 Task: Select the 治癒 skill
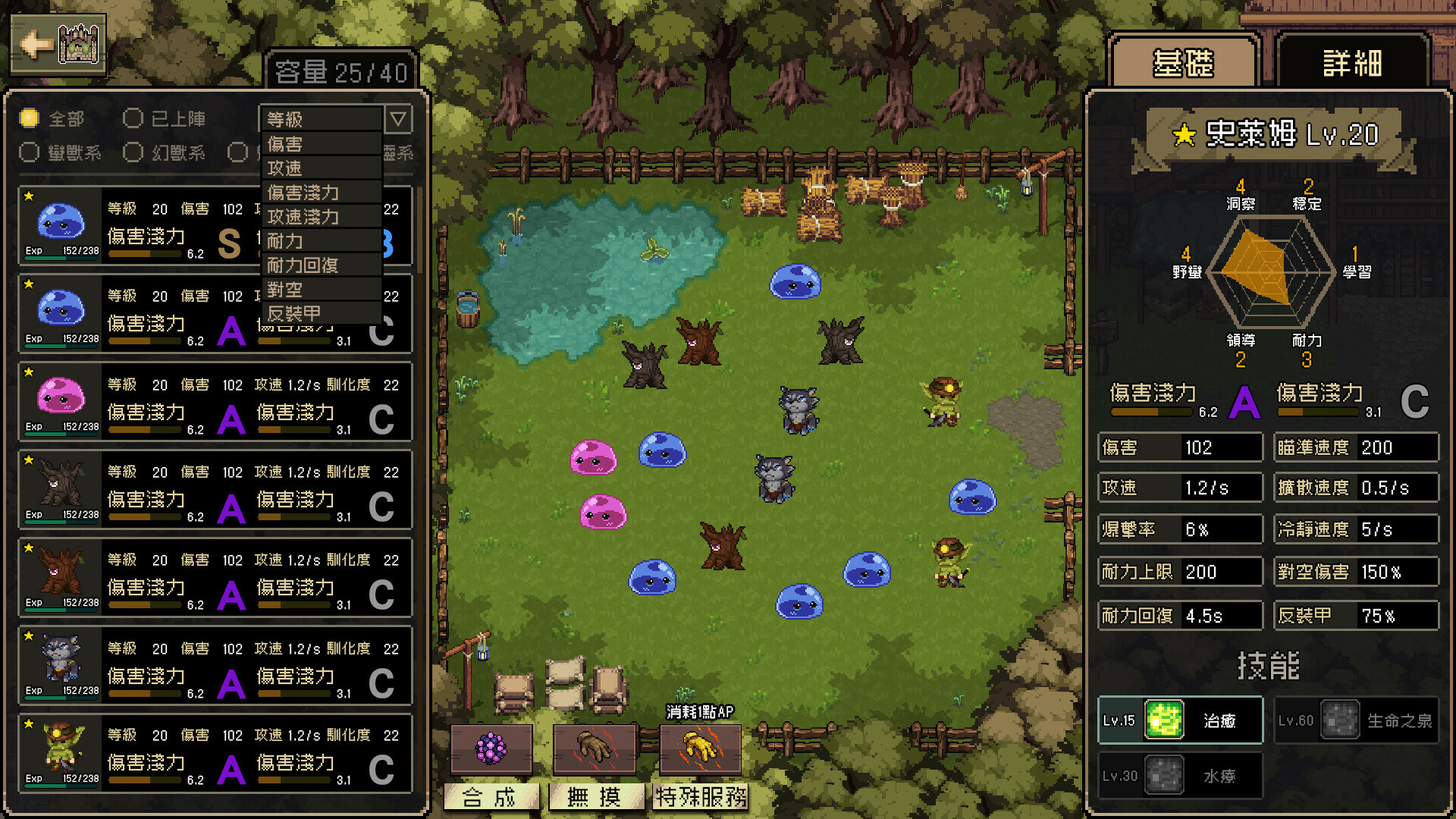point(1180,720)
